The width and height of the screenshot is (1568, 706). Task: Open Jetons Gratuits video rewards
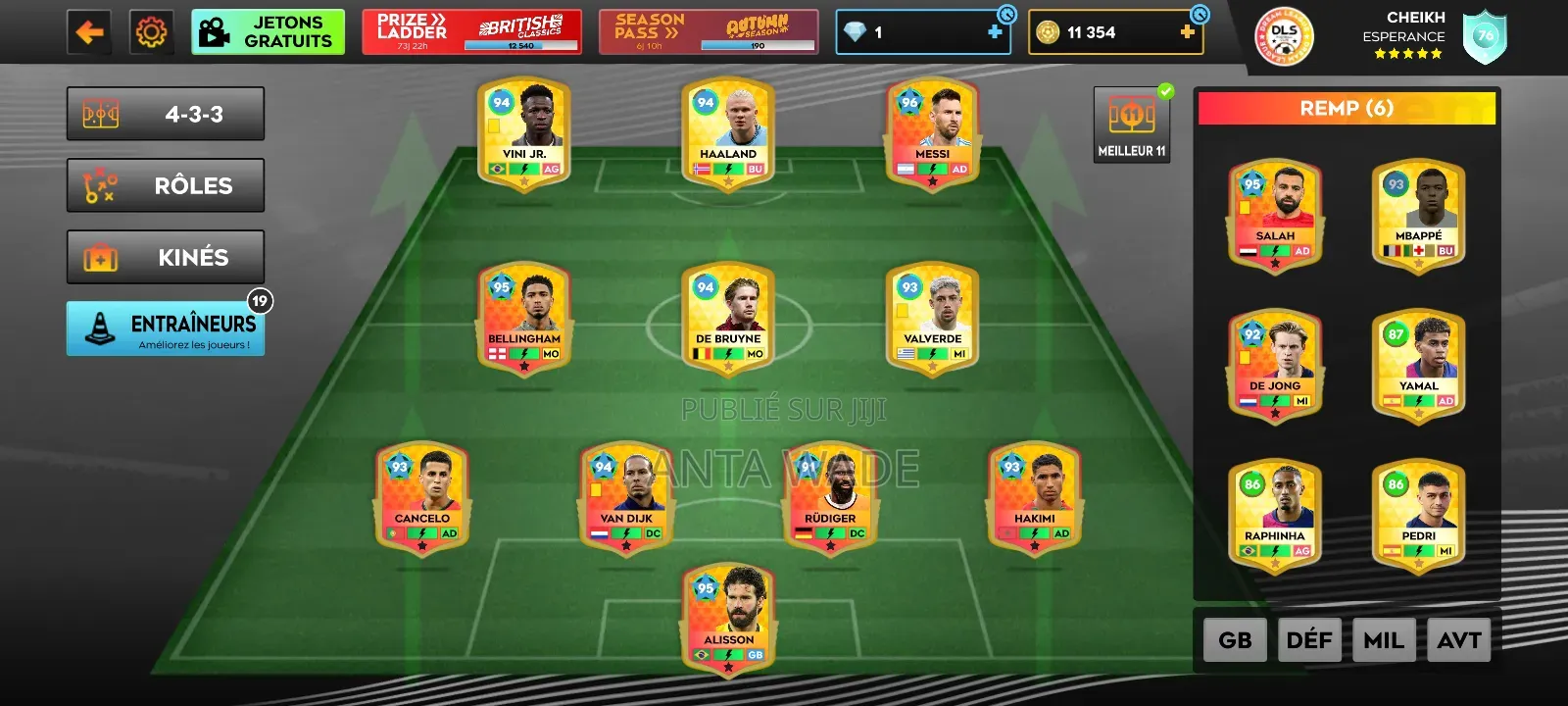click(x=268, y=30)
